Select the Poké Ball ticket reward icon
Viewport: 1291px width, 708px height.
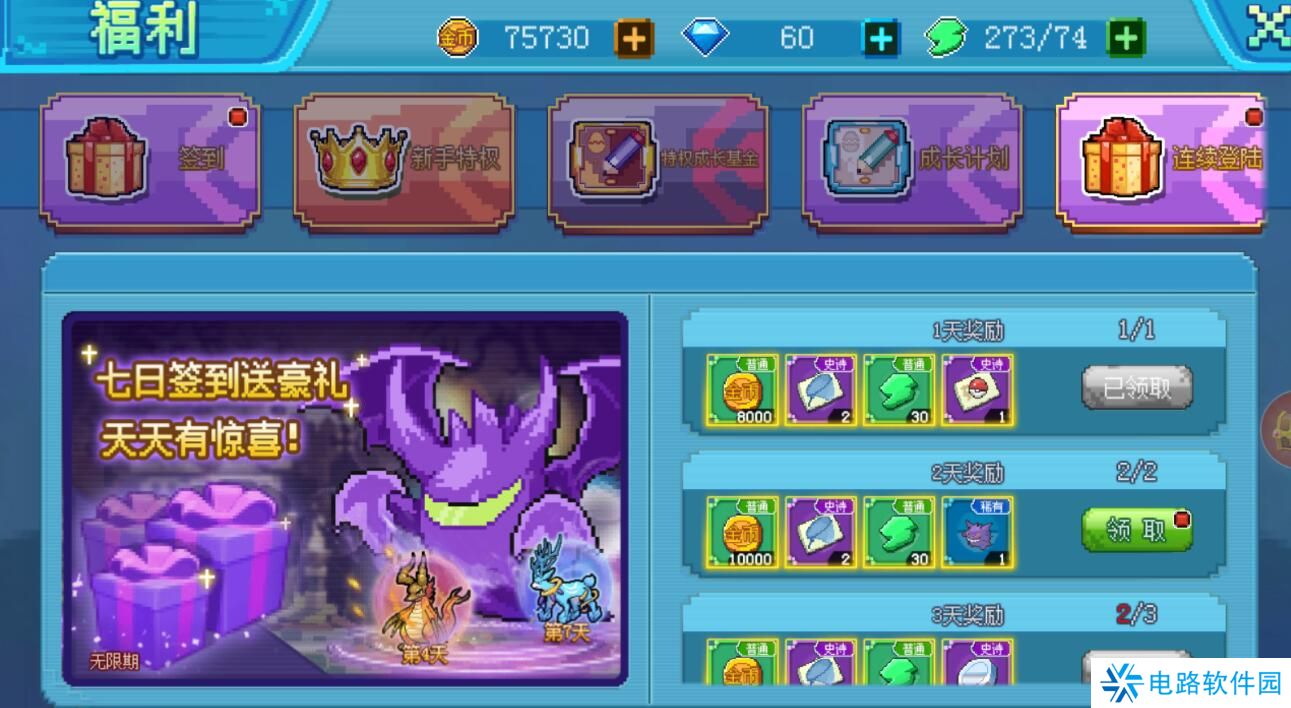pos(977,389)
